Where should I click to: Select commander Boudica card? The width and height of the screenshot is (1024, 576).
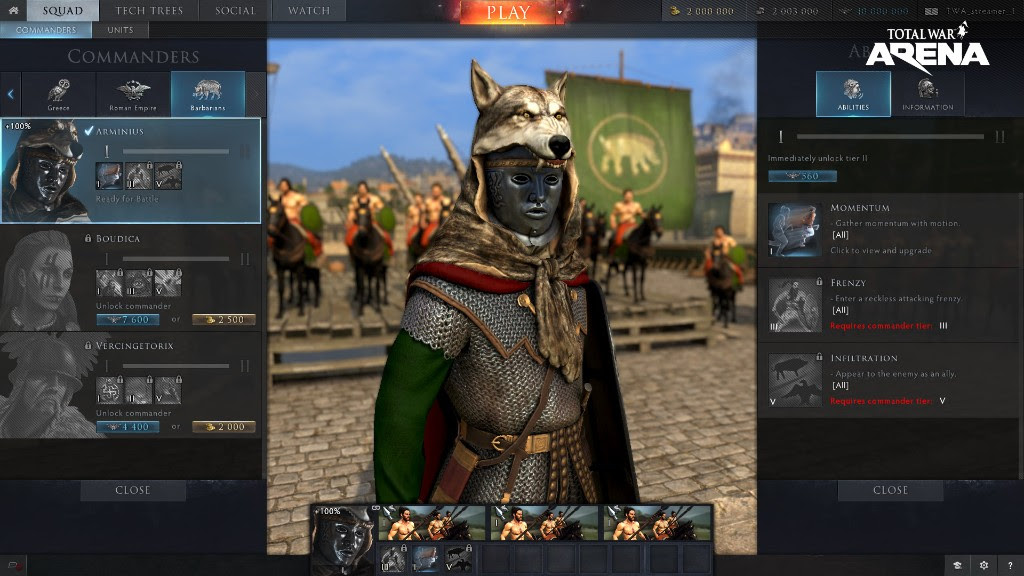(131, 278)
